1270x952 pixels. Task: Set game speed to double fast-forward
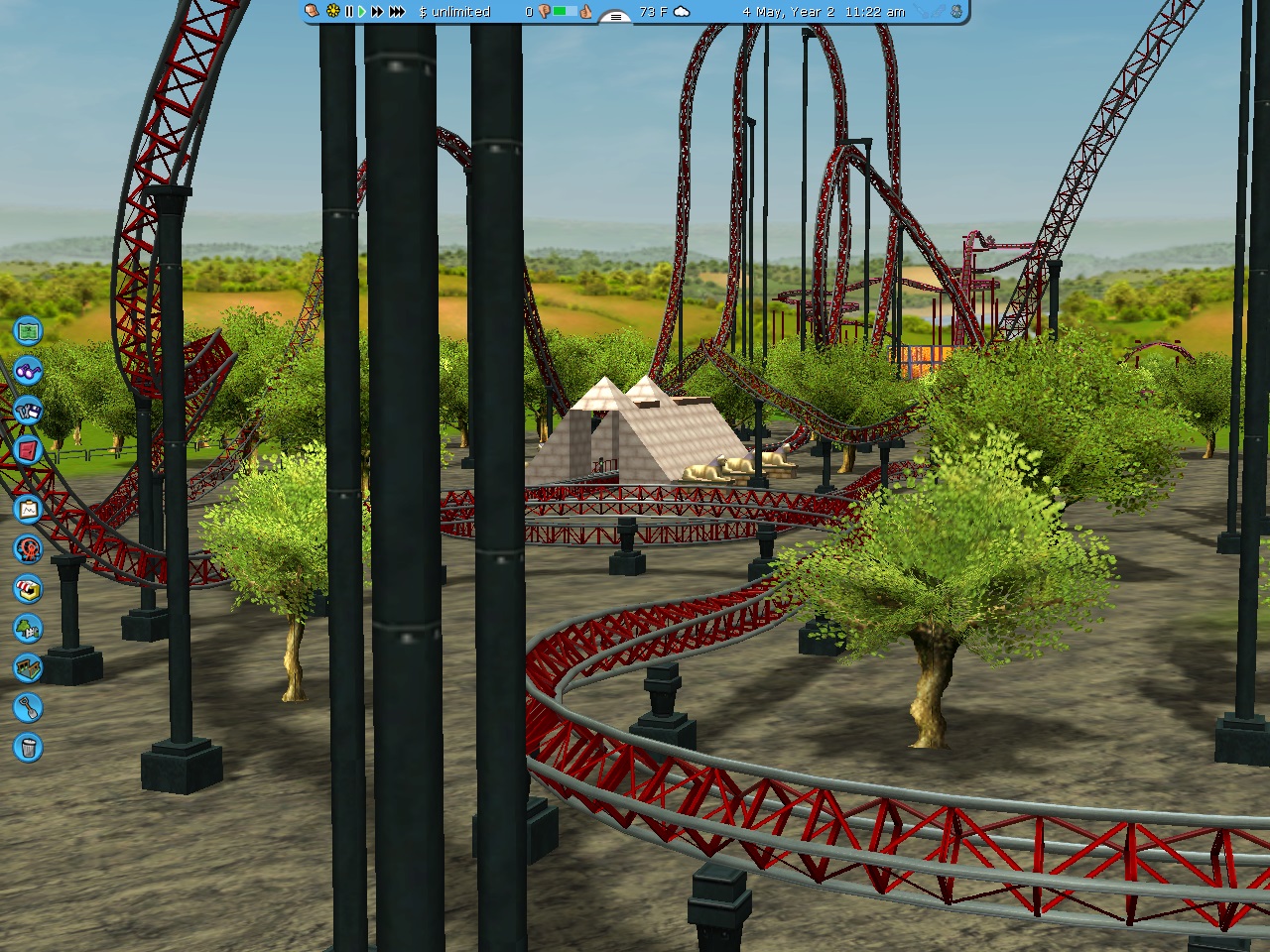click(x=377, y=12)
